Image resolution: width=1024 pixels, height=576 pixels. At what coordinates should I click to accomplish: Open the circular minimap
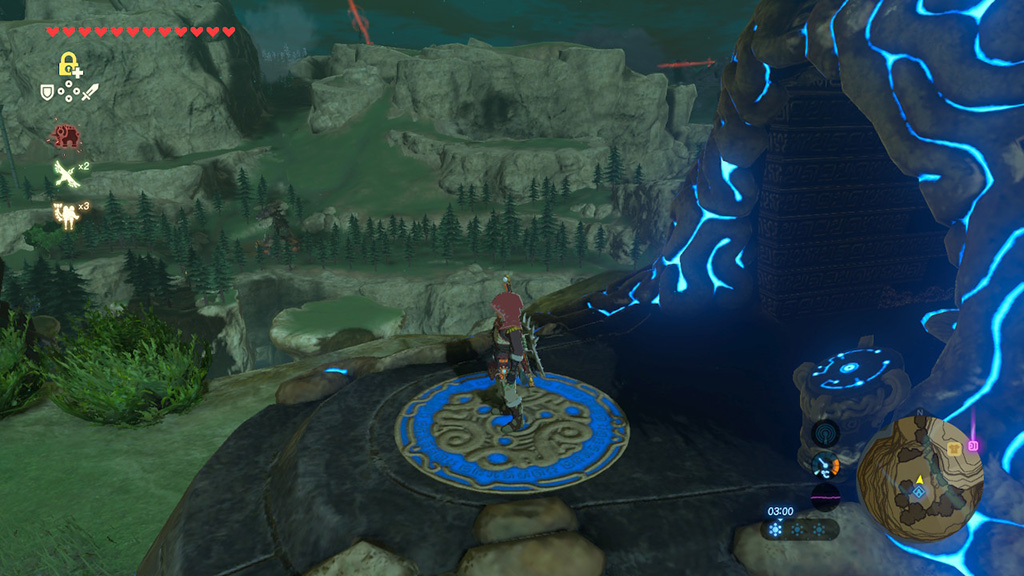(x=920, y=479)
